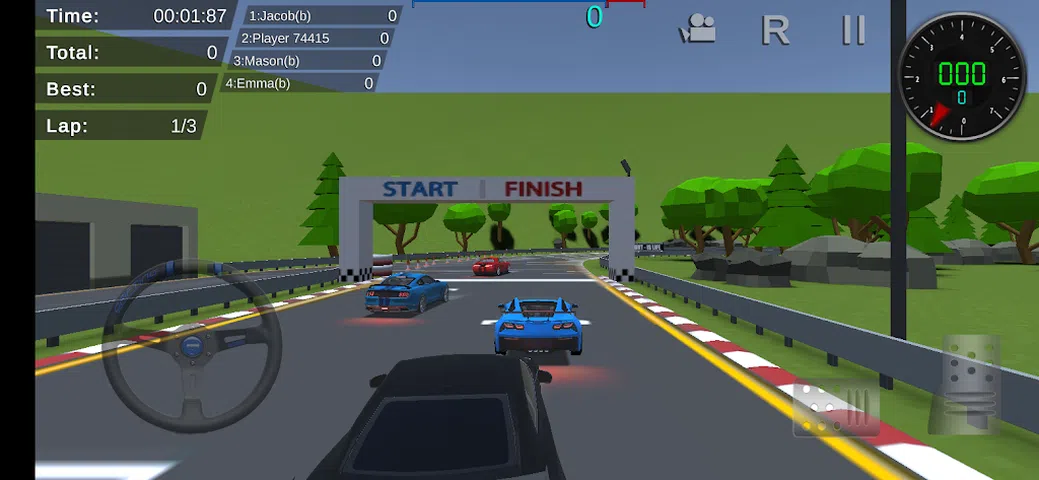
Task: Select Jacob(b) in the leaderboard
Action: 322,15
